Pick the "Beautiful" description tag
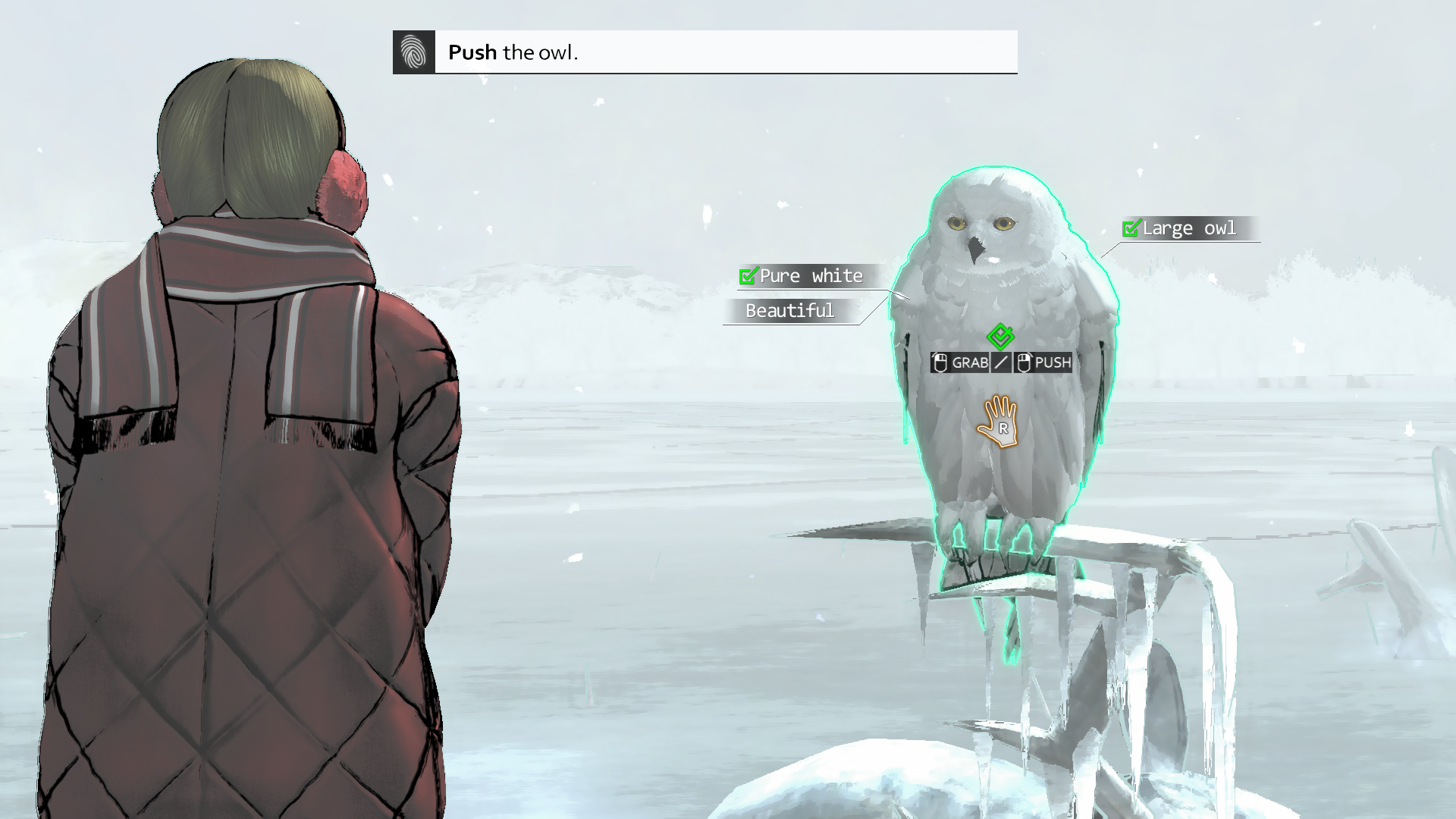The height and width of the screenshot is (819, 1456). (x=789, y=311)
